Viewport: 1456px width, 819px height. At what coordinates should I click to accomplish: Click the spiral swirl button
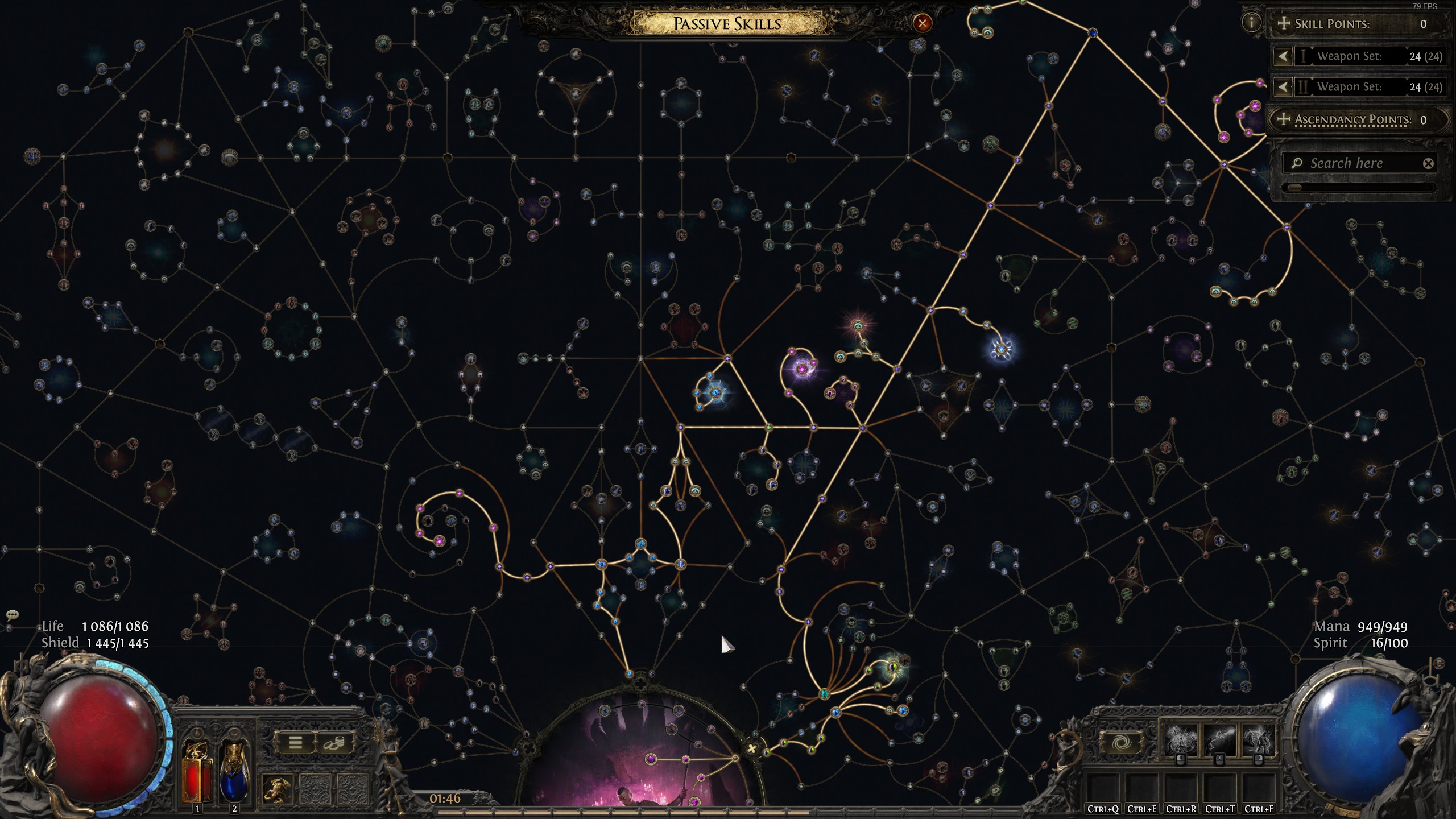click(x=1120, y=743)
